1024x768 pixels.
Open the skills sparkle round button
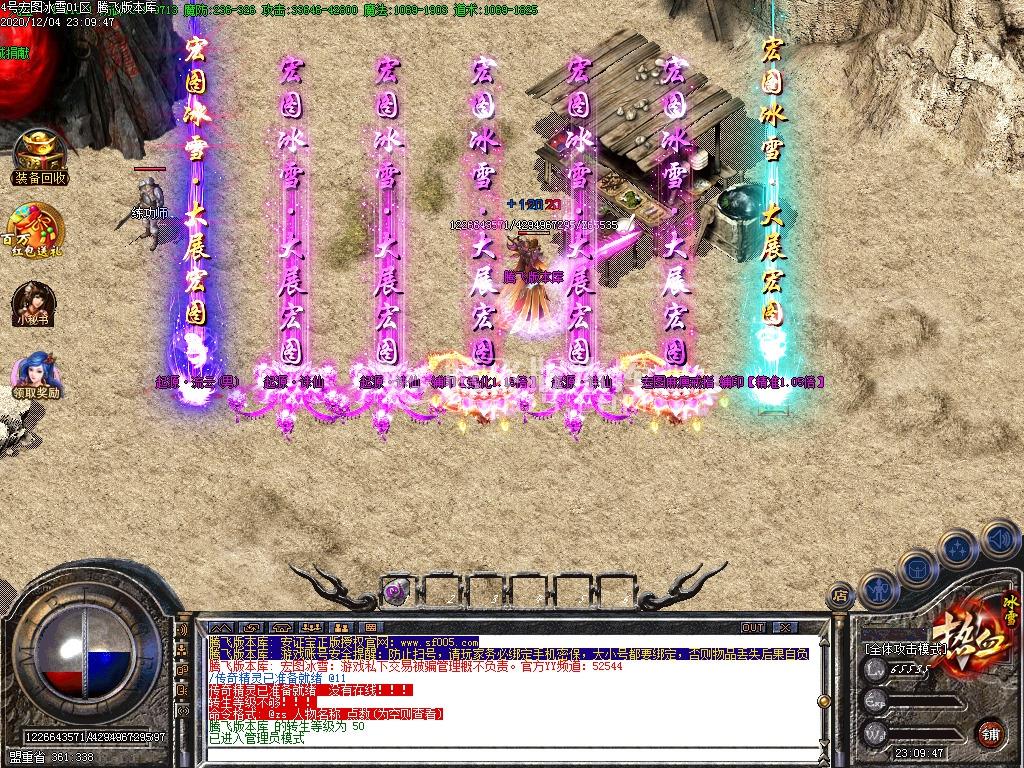958,548
